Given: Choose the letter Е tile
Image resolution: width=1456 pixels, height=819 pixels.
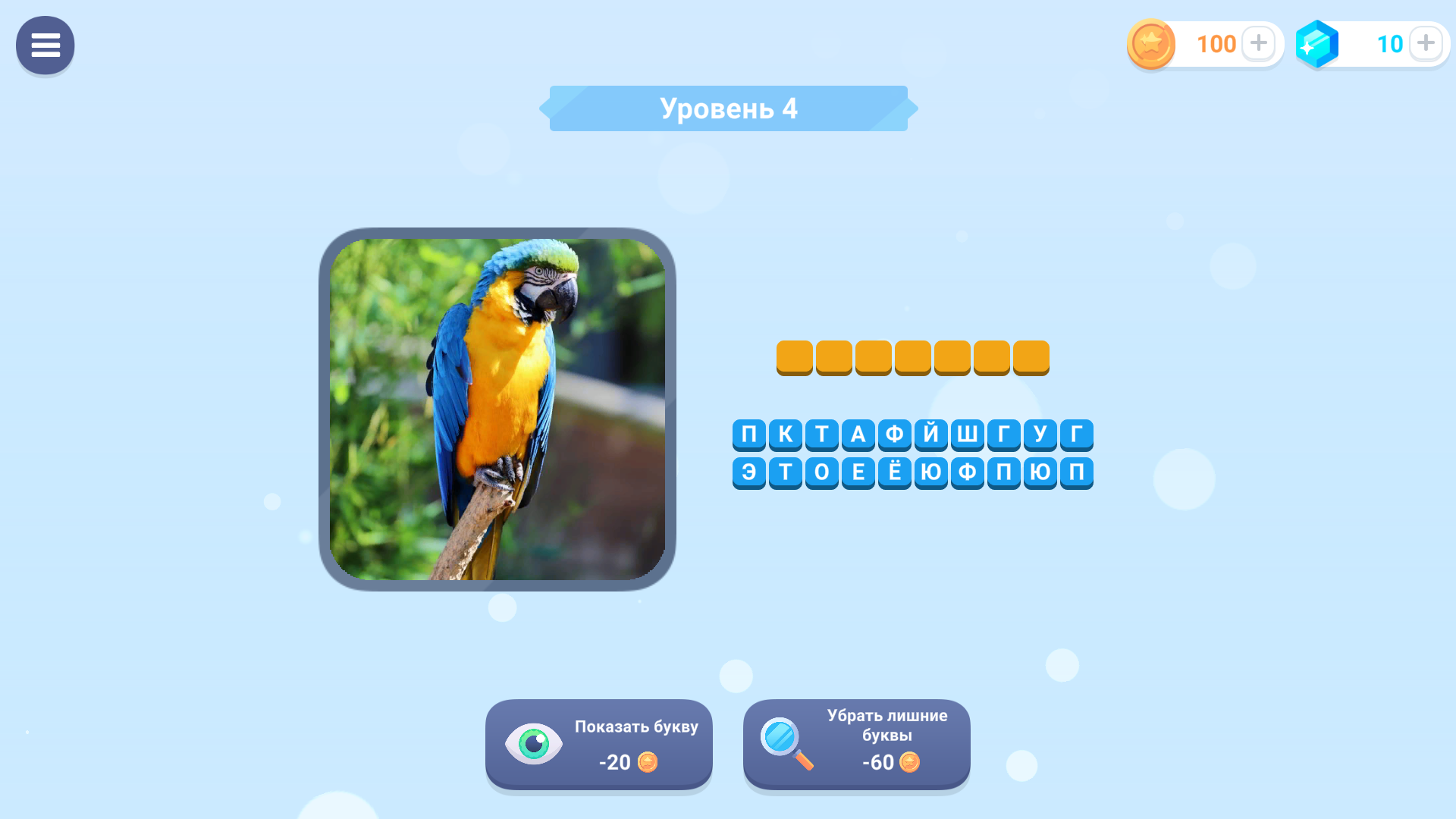Looking at the screenshot, I should coord(858,472).
